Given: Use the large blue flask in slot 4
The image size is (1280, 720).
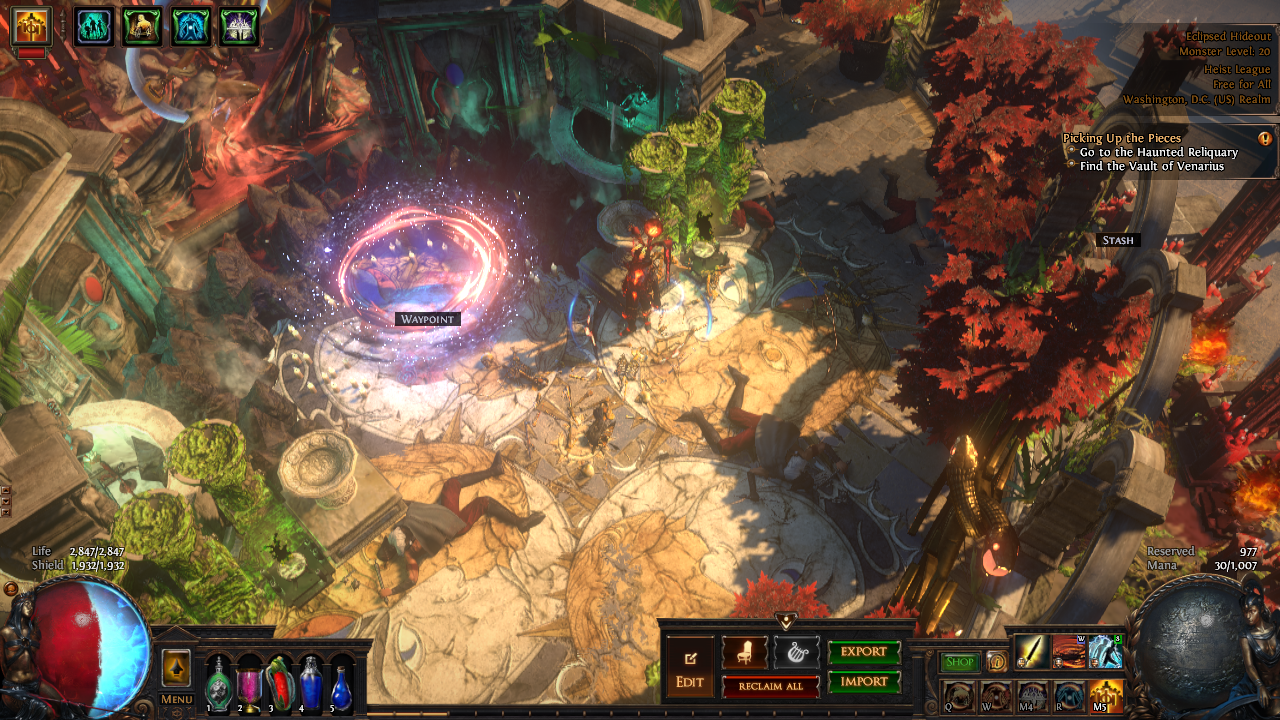Looking at the screenshot, I should (312, 684).
